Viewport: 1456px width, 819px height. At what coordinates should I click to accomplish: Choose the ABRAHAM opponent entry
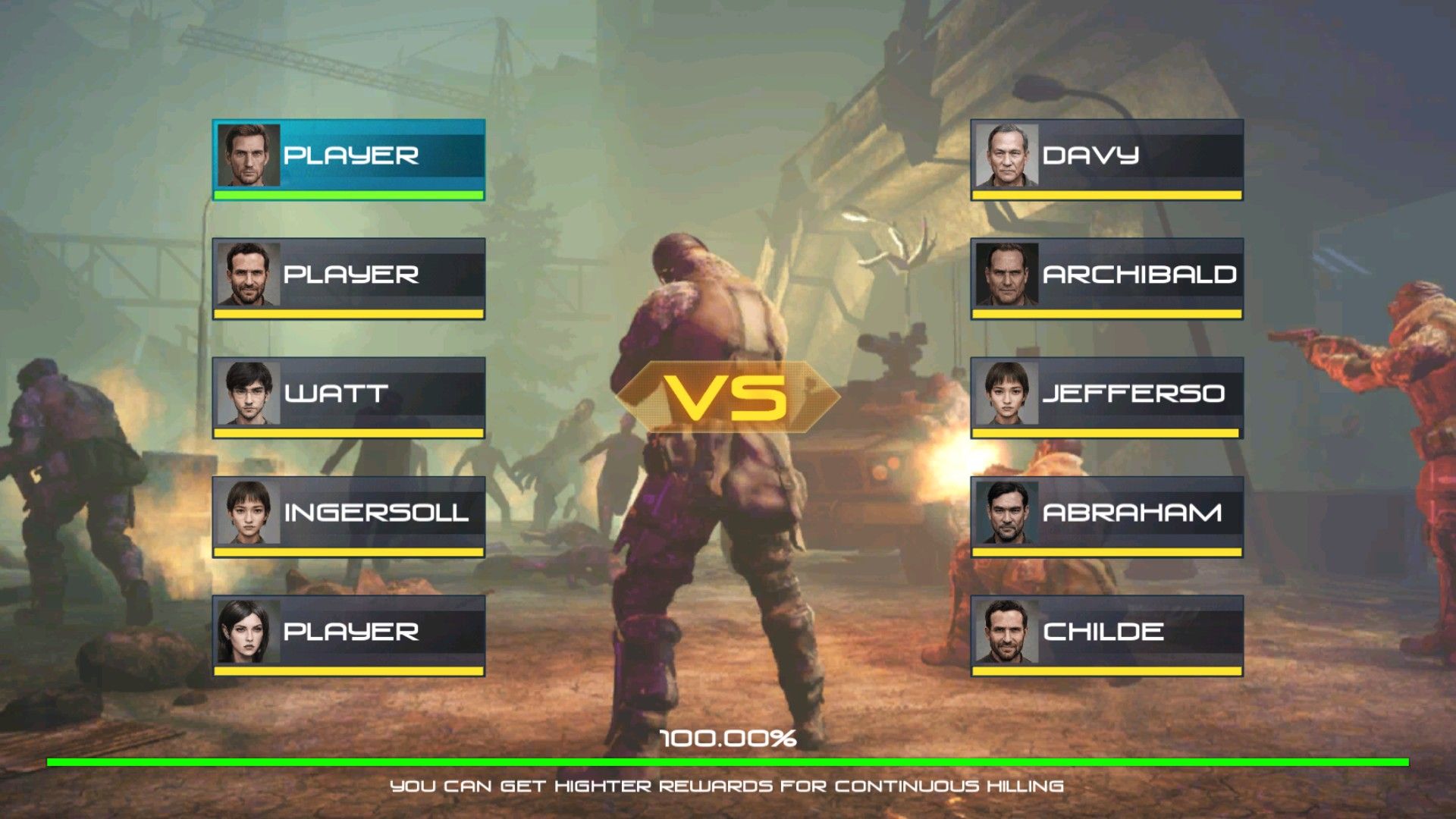[x=1107, y=515]
